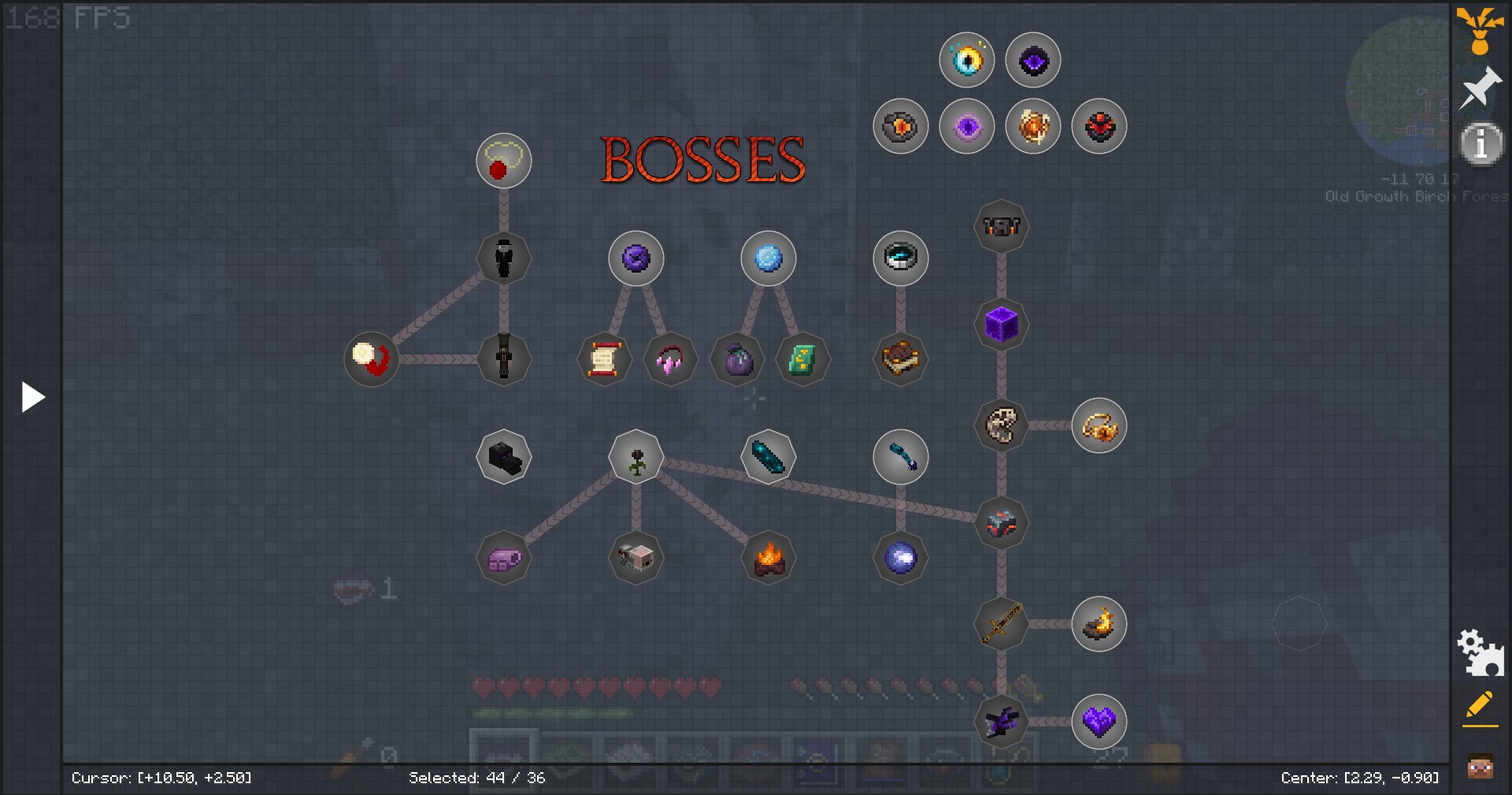The height and width of the screenshot is (795, 1512).
Task: Choose the wither rose quest node
Action: coord(636,457)
